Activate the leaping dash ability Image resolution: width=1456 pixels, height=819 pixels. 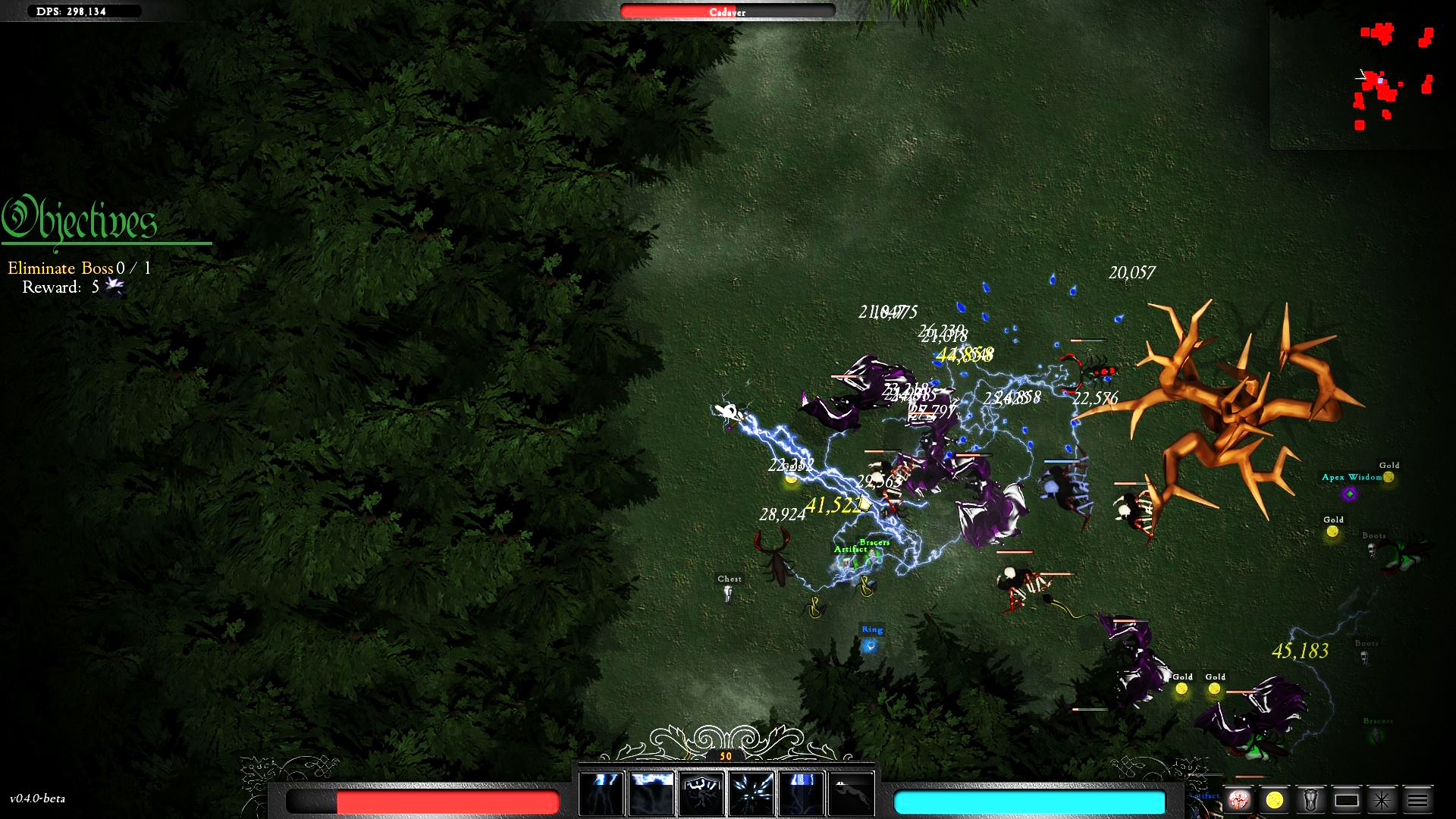coord(855,795)
